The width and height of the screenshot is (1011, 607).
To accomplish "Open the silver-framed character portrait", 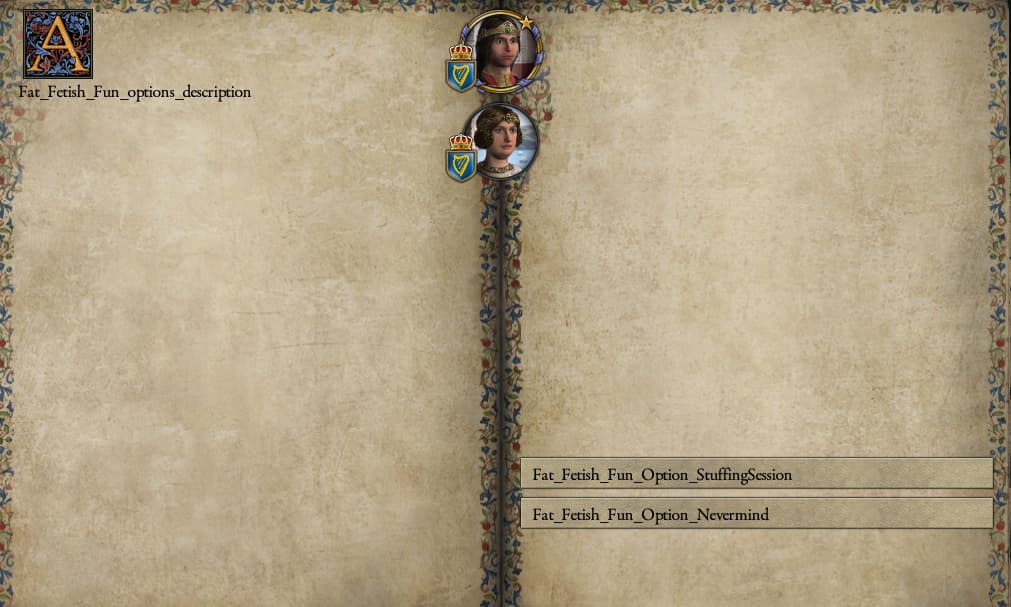I will click(x=502, y=142).
